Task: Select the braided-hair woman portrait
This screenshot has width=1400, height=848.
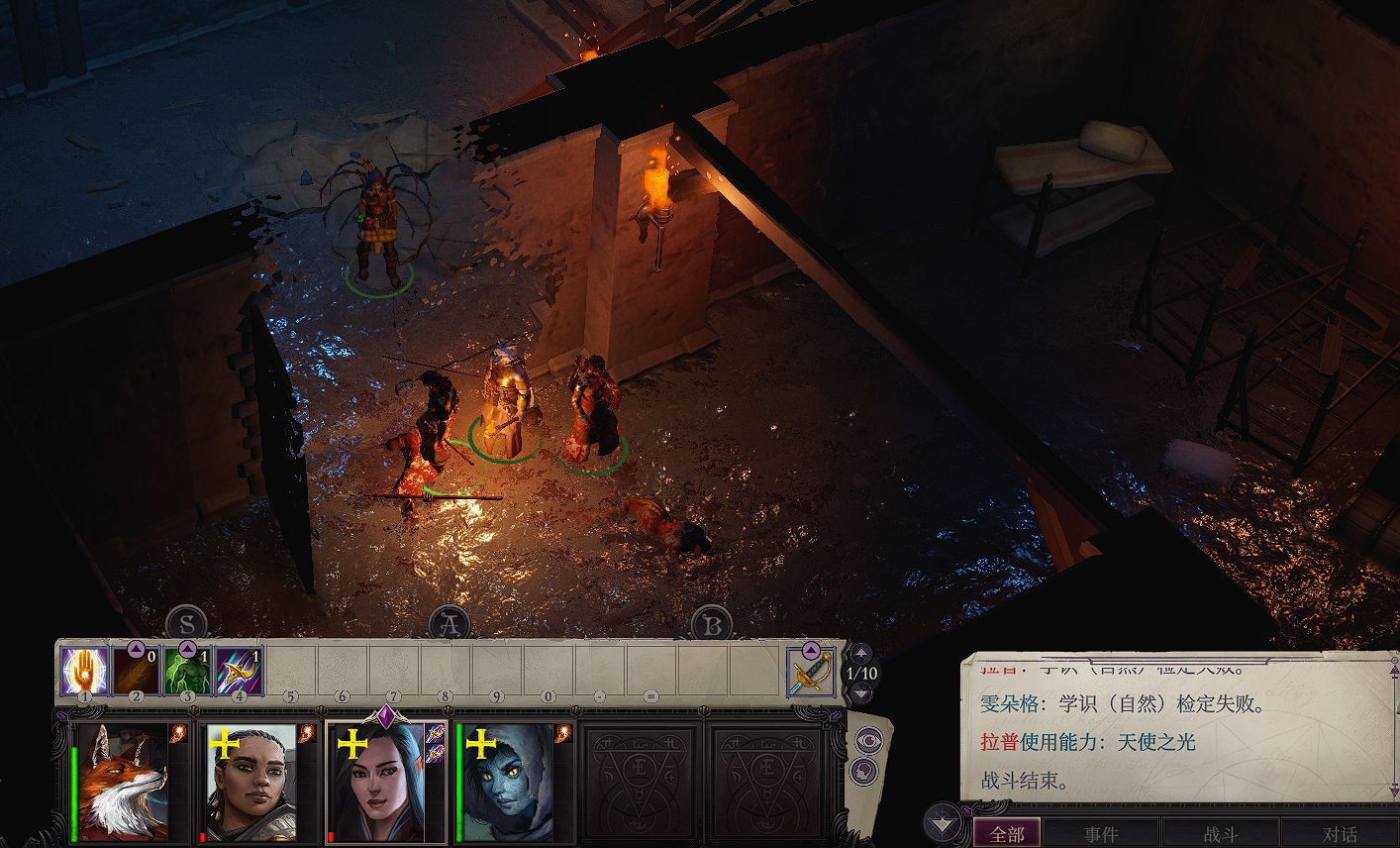Action: point(250,783)
